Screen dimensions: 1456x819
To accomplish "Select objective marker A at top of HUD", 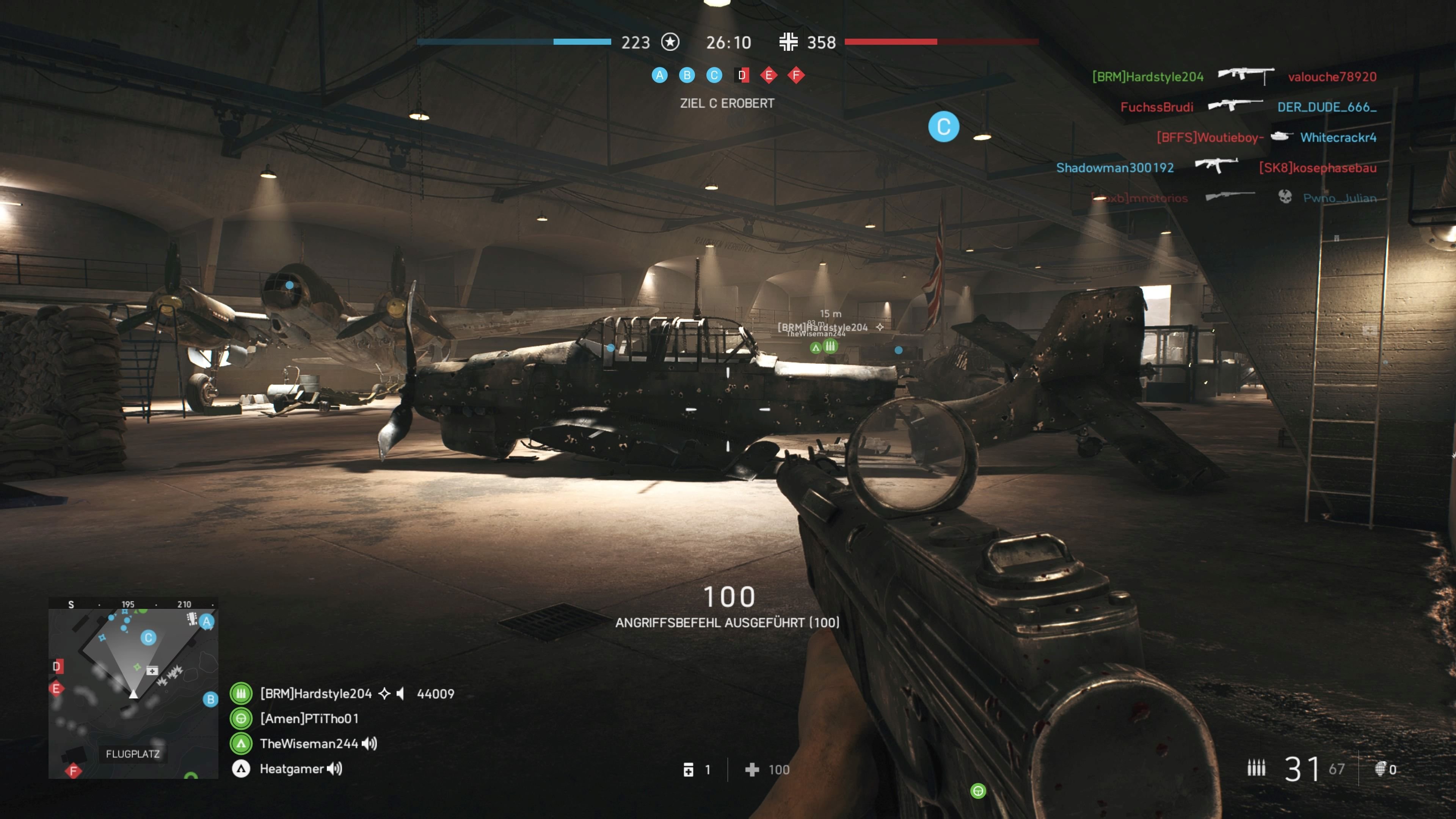I will click(x=660, y=75).
